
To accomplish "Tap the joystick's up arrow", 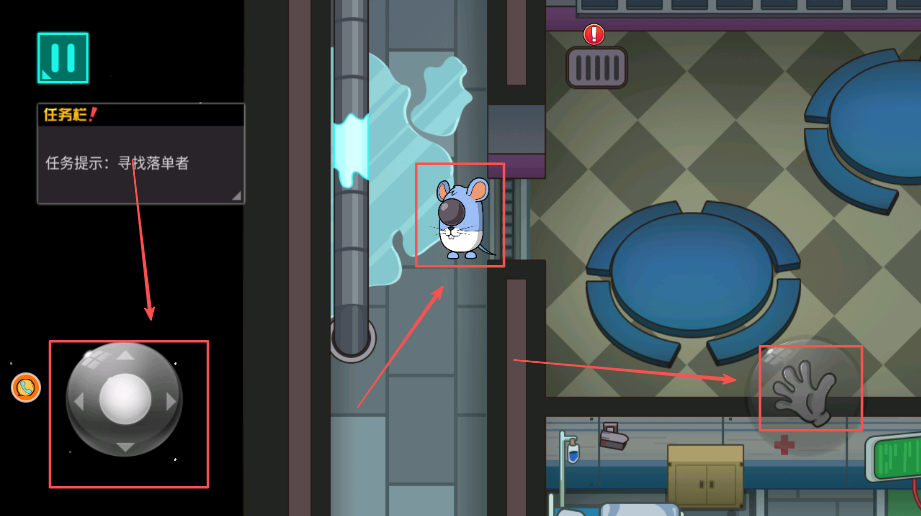I will (x=125, y=354).
